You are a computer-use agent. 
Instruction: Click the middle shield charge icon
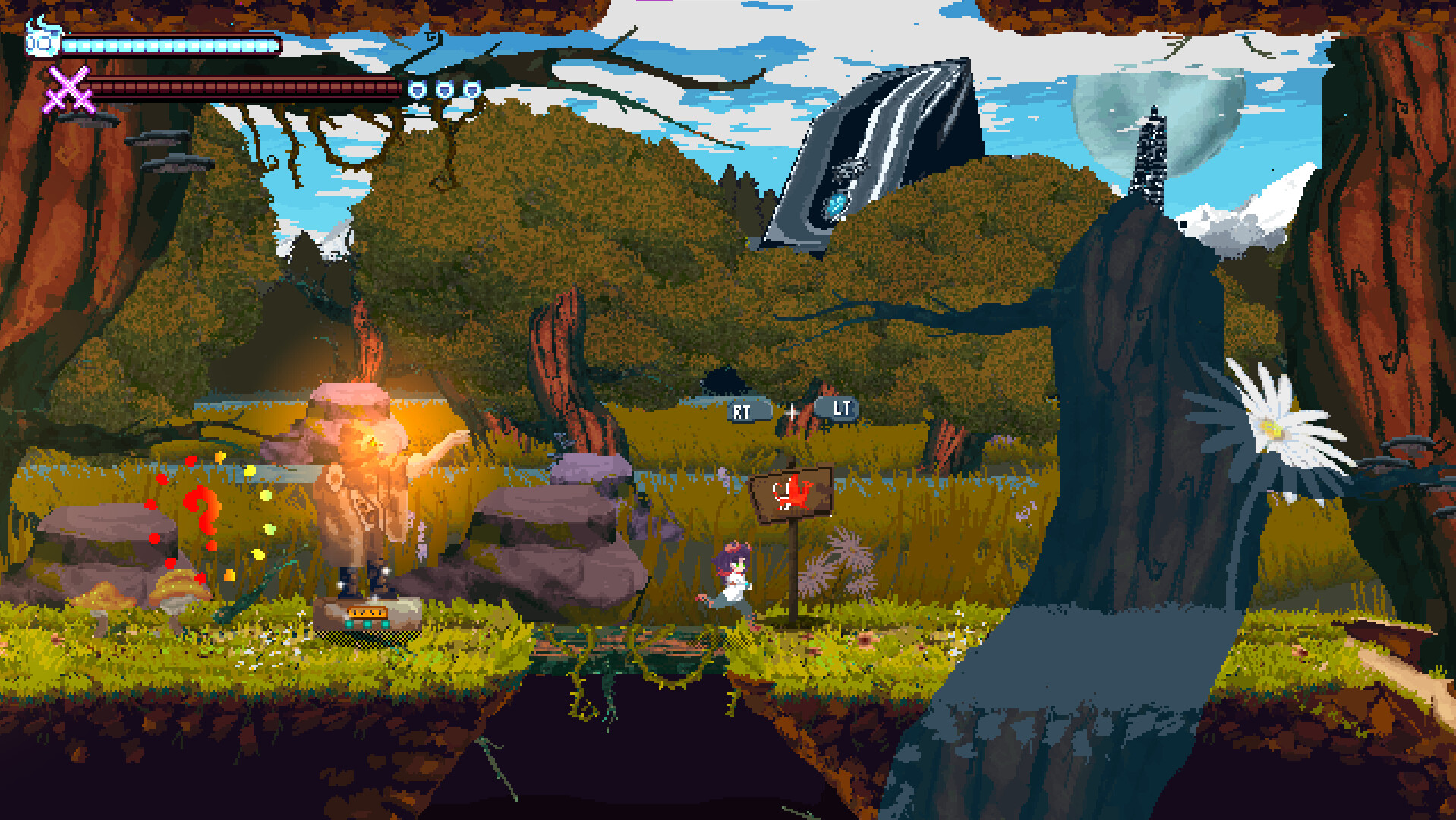(x=445, y=89)
